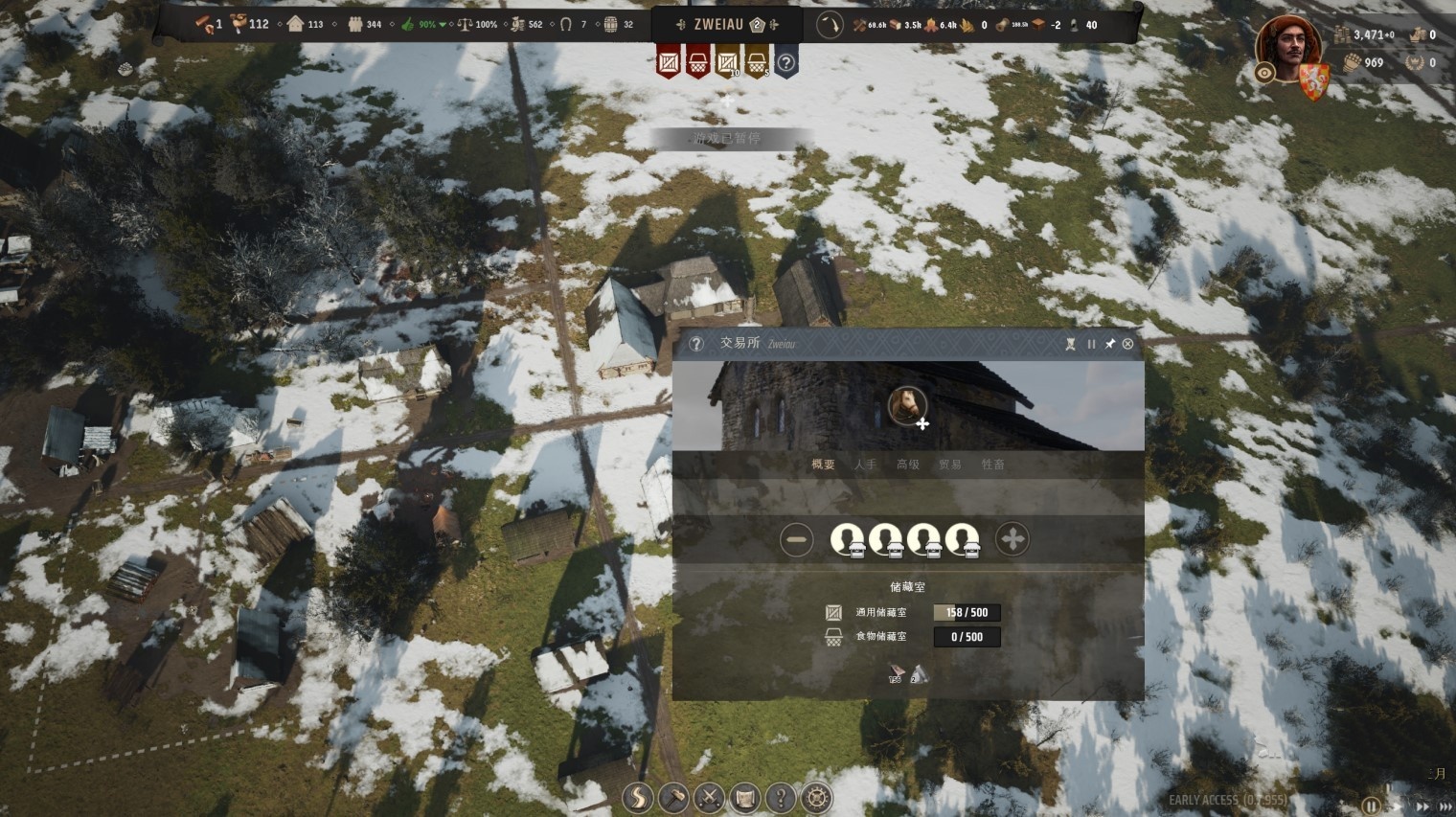Select the 贸易 tab

click(x=949, y=465)
